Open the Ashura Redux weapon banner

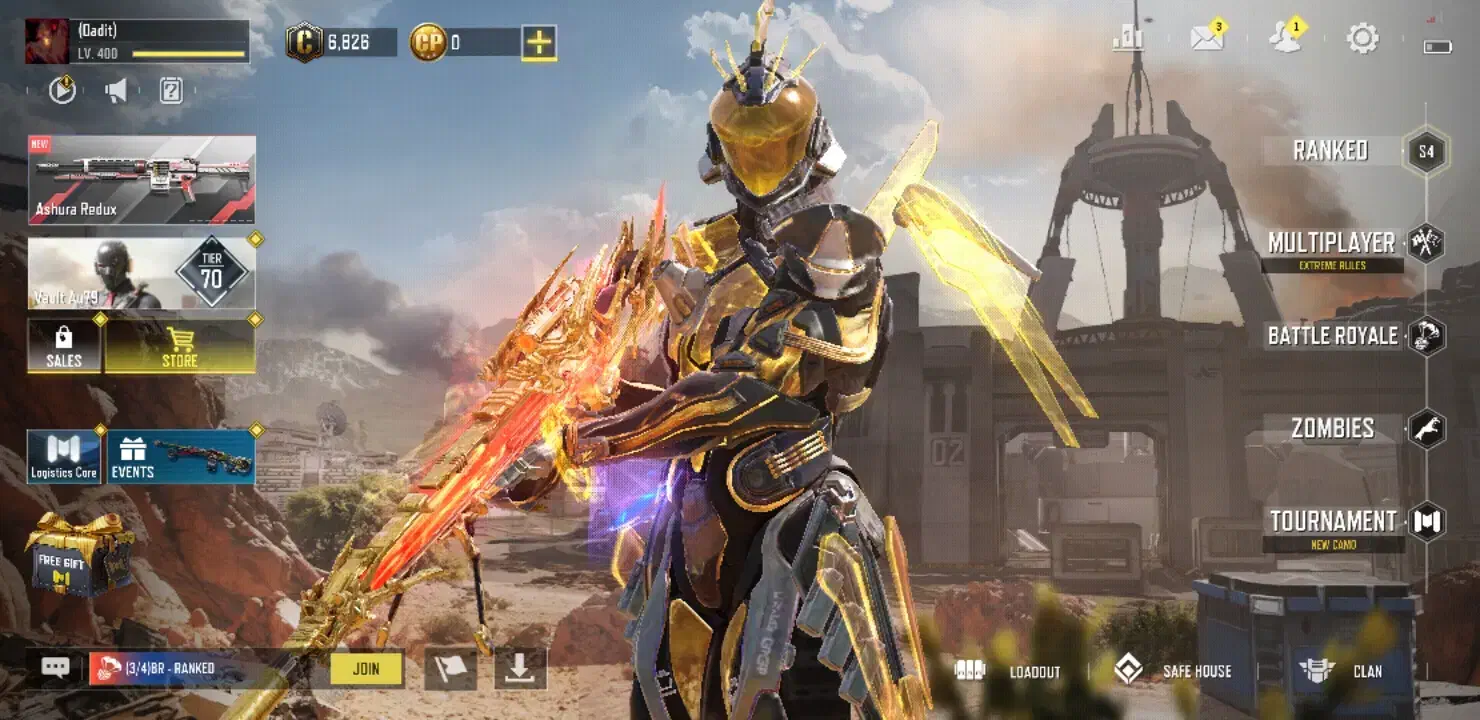tap(142, 180)
